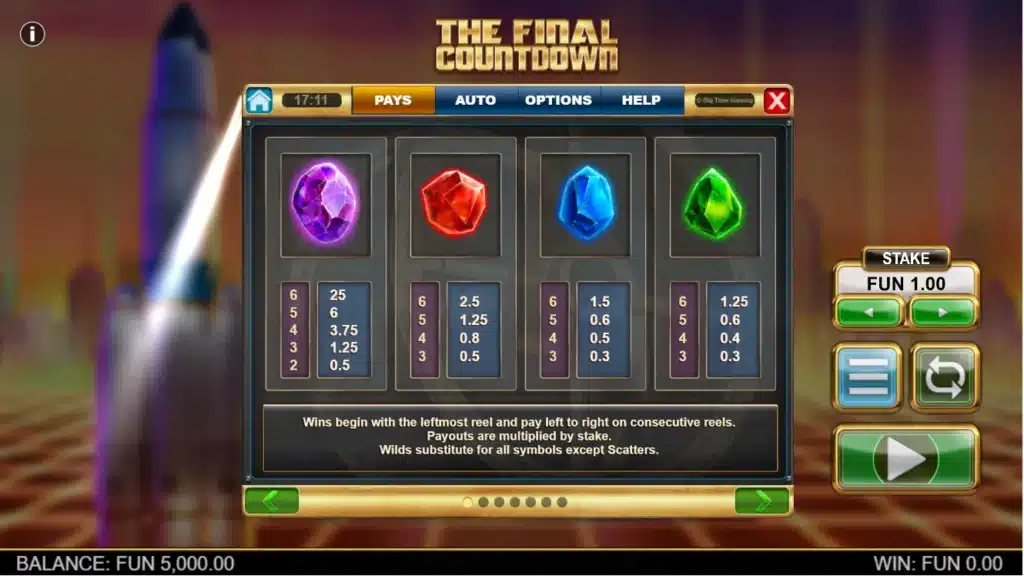The height and width of the screenshot is (576, 1024).
Task: Open the AUTO tab
Action: [475, 100]
